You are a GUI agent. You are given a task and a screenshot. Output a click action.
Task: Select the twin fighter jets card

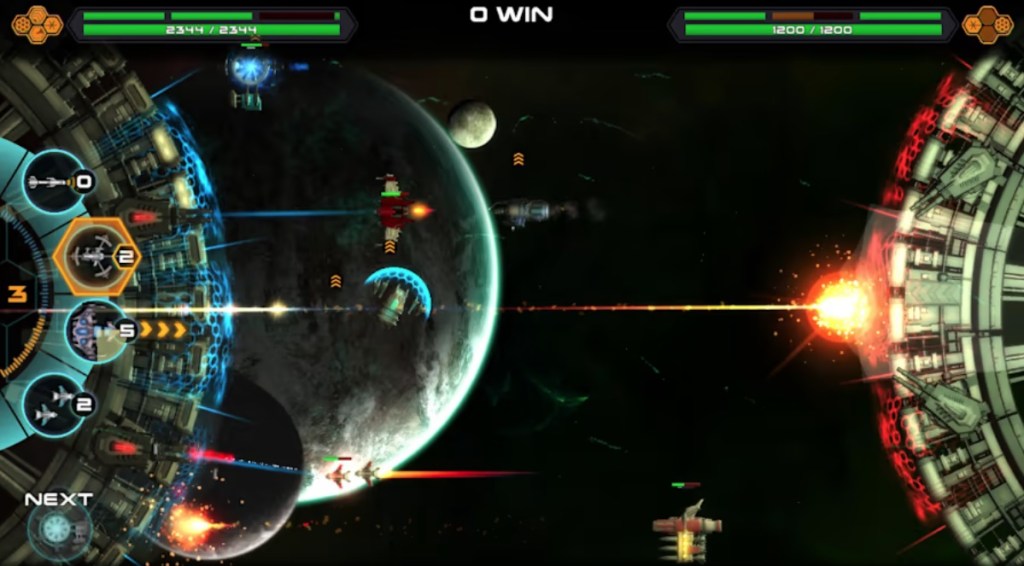coord(56,404)
